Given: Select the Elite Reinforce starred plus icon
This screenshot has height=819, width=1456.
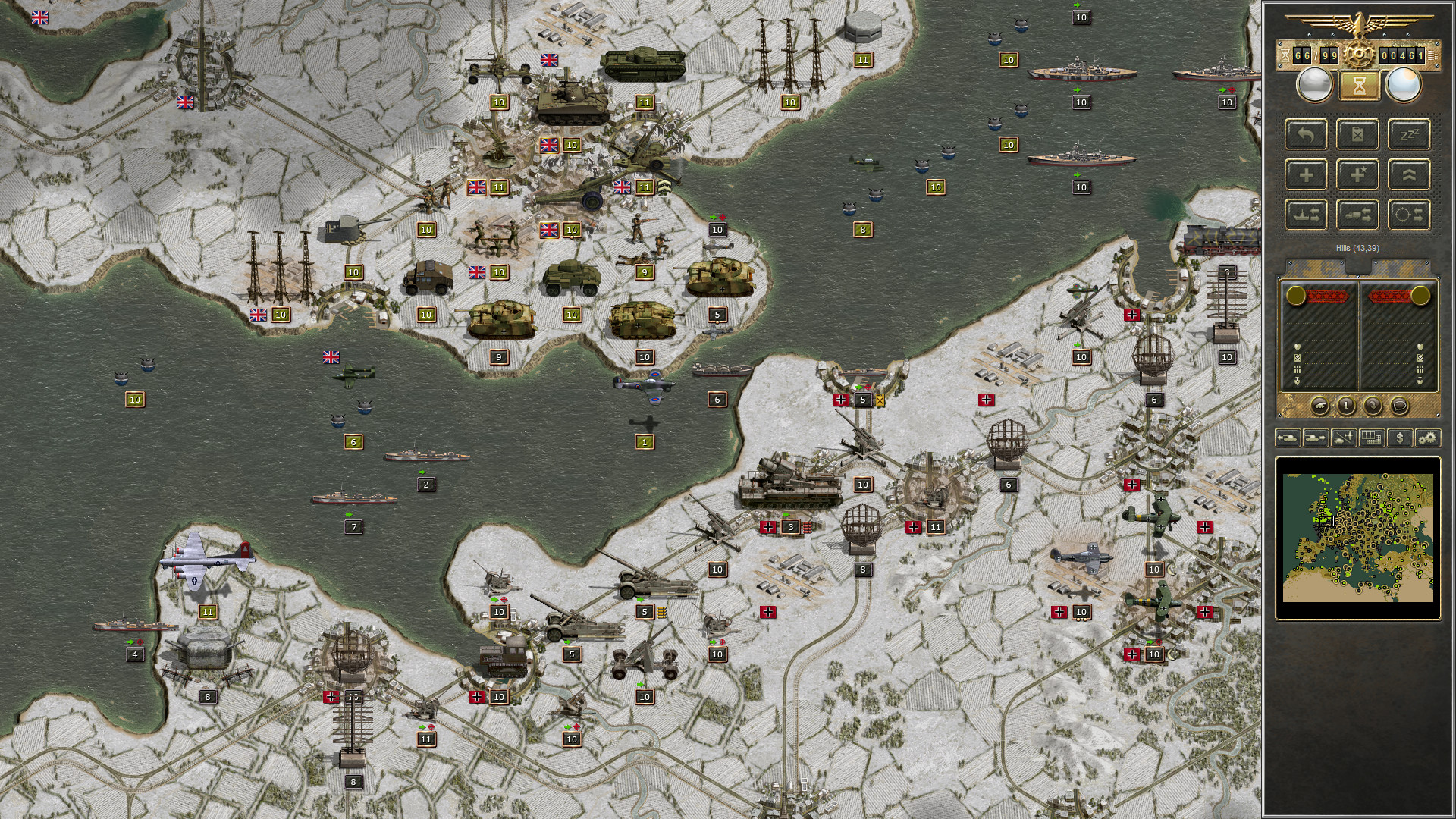Looking at the screenshot, I should [x=1357, y=173].
